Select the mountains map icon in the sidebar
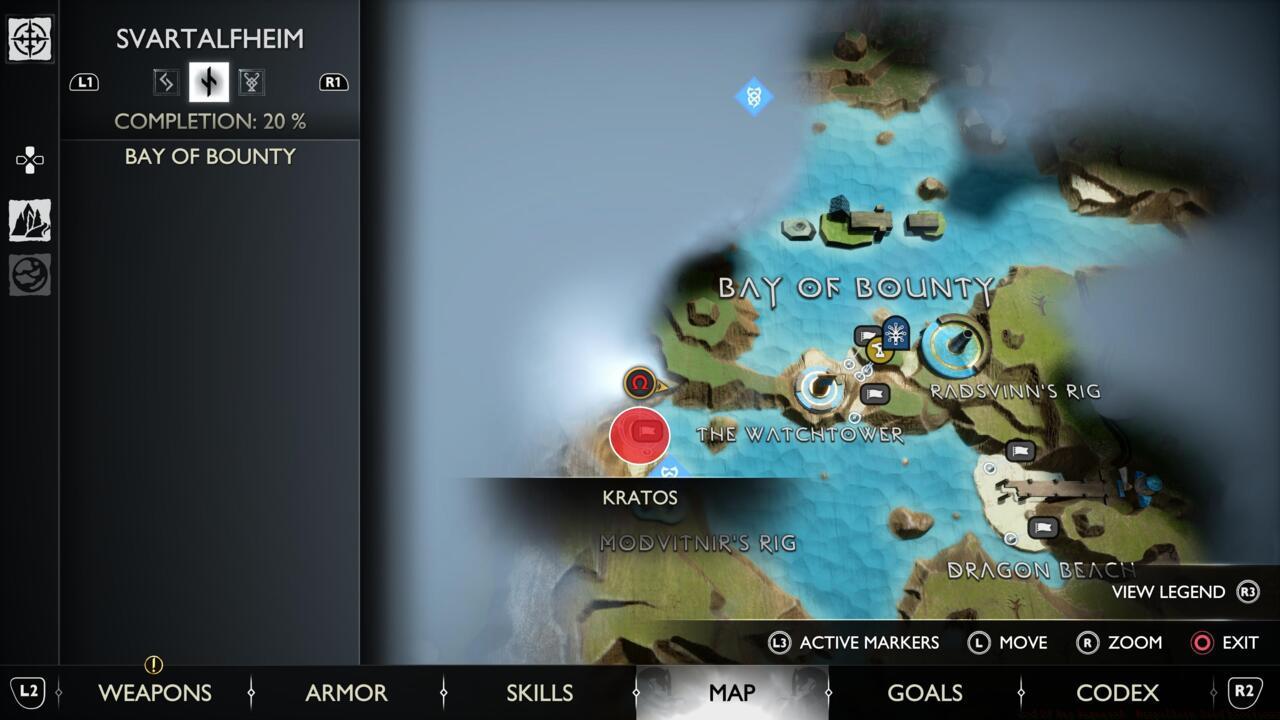The height and width of the screenshot is (720, 1280). coord(30,218)
